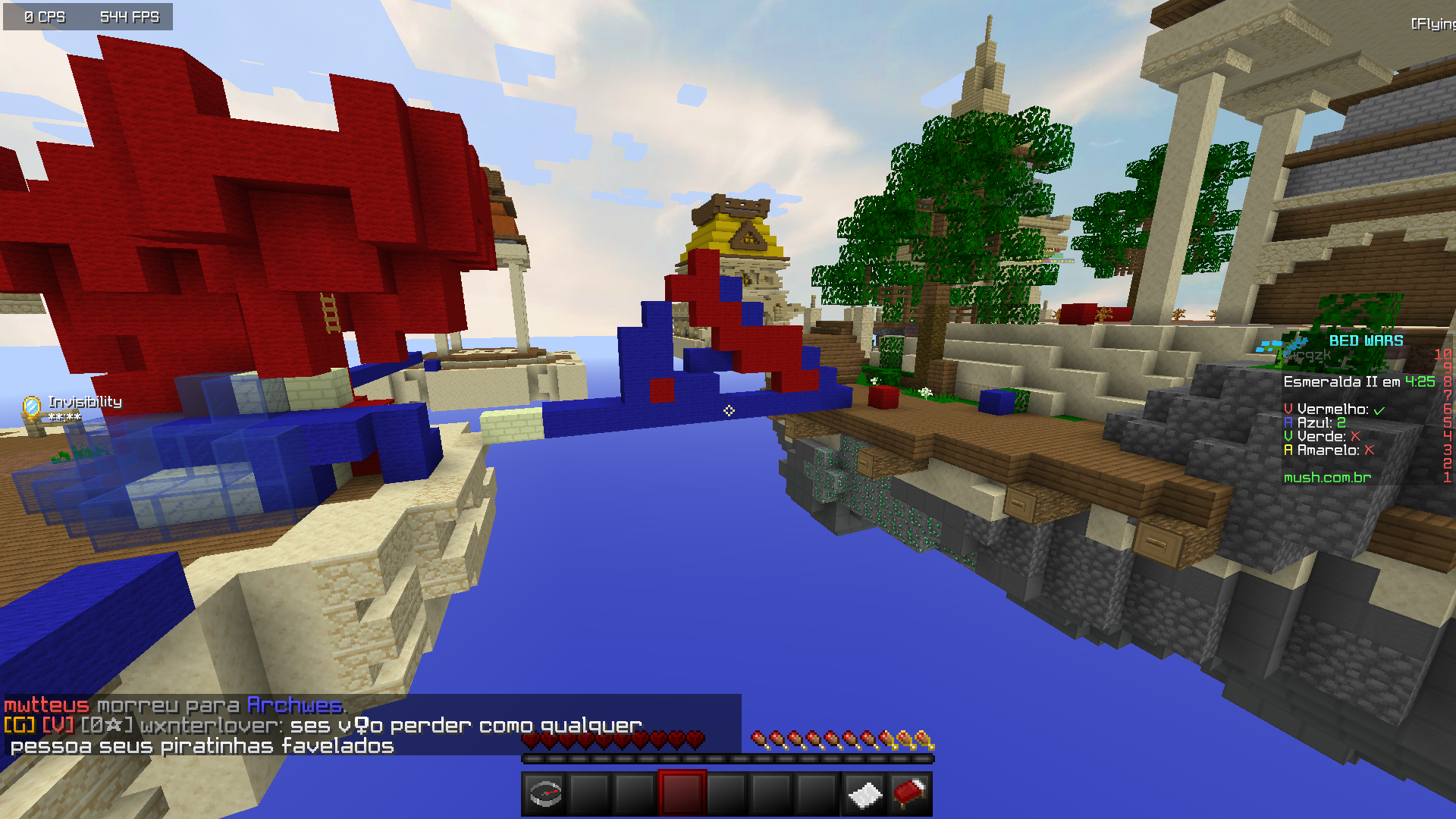Click the Archwes player name in chat
The height and width of the screenshot is (819, 1456).
(294, 705)
